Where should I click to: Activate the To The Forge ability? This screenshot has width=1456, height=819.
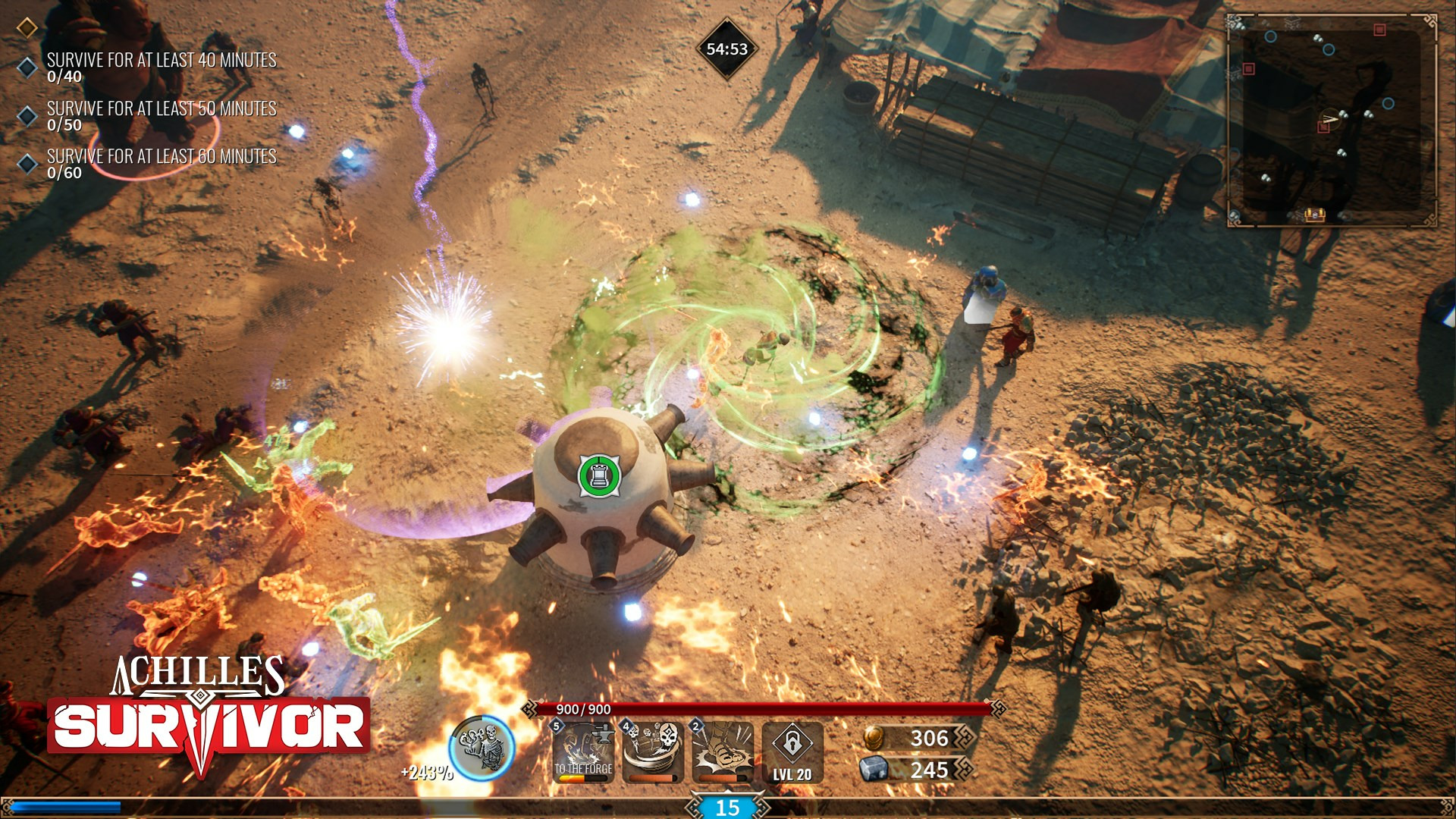click(582, 752)
